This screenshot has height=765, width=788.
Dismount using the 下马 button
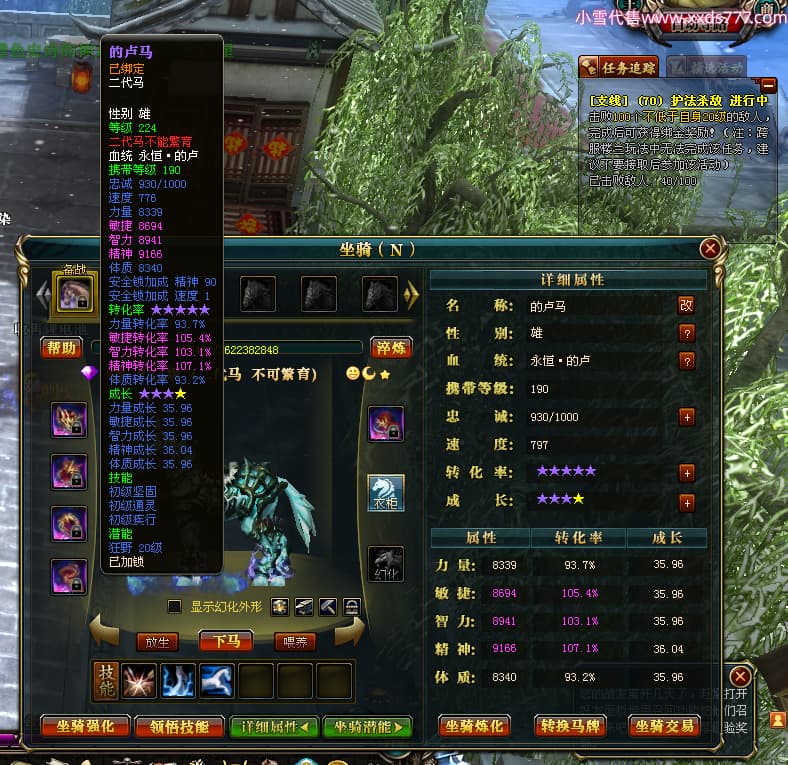click(x=226, y=641)
